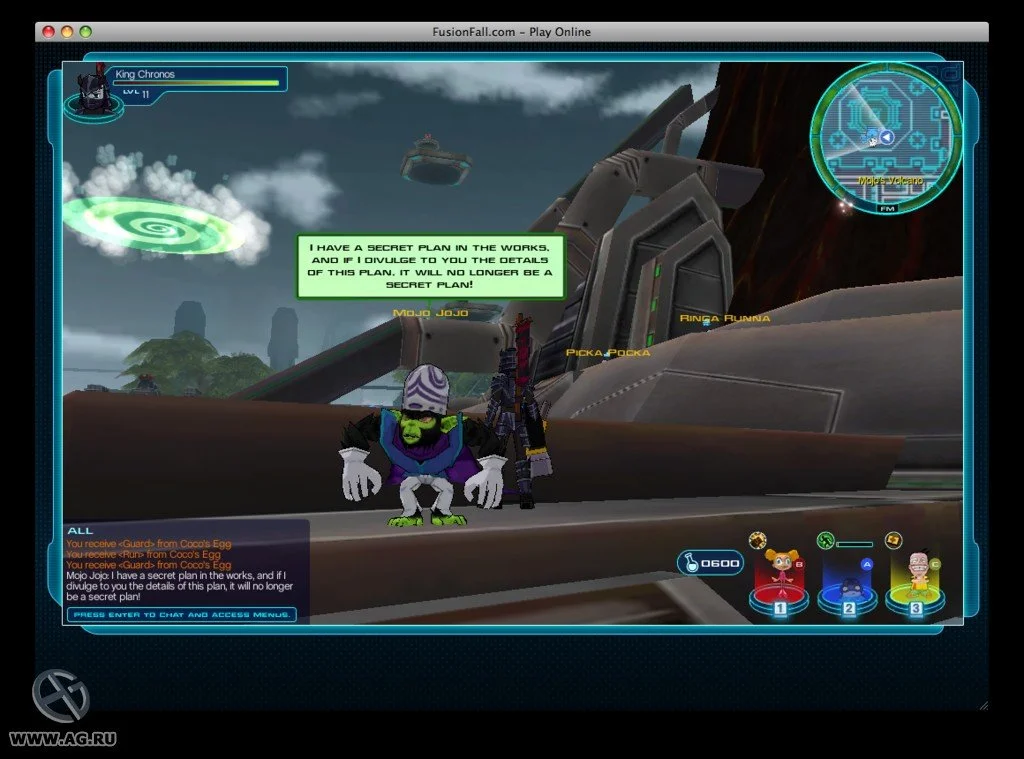Close the window with the red button
Viewport: 1024px width, 759px height.
click(48, 32)
